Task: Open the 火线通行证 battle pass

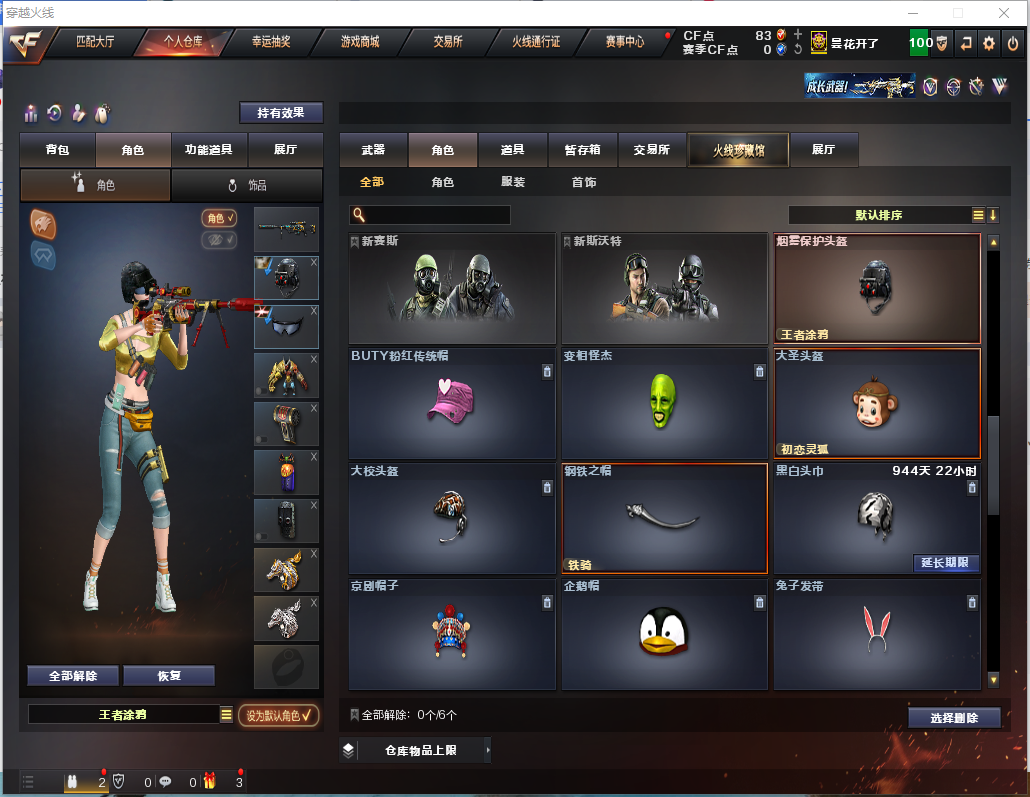Action: coord(536,42)
